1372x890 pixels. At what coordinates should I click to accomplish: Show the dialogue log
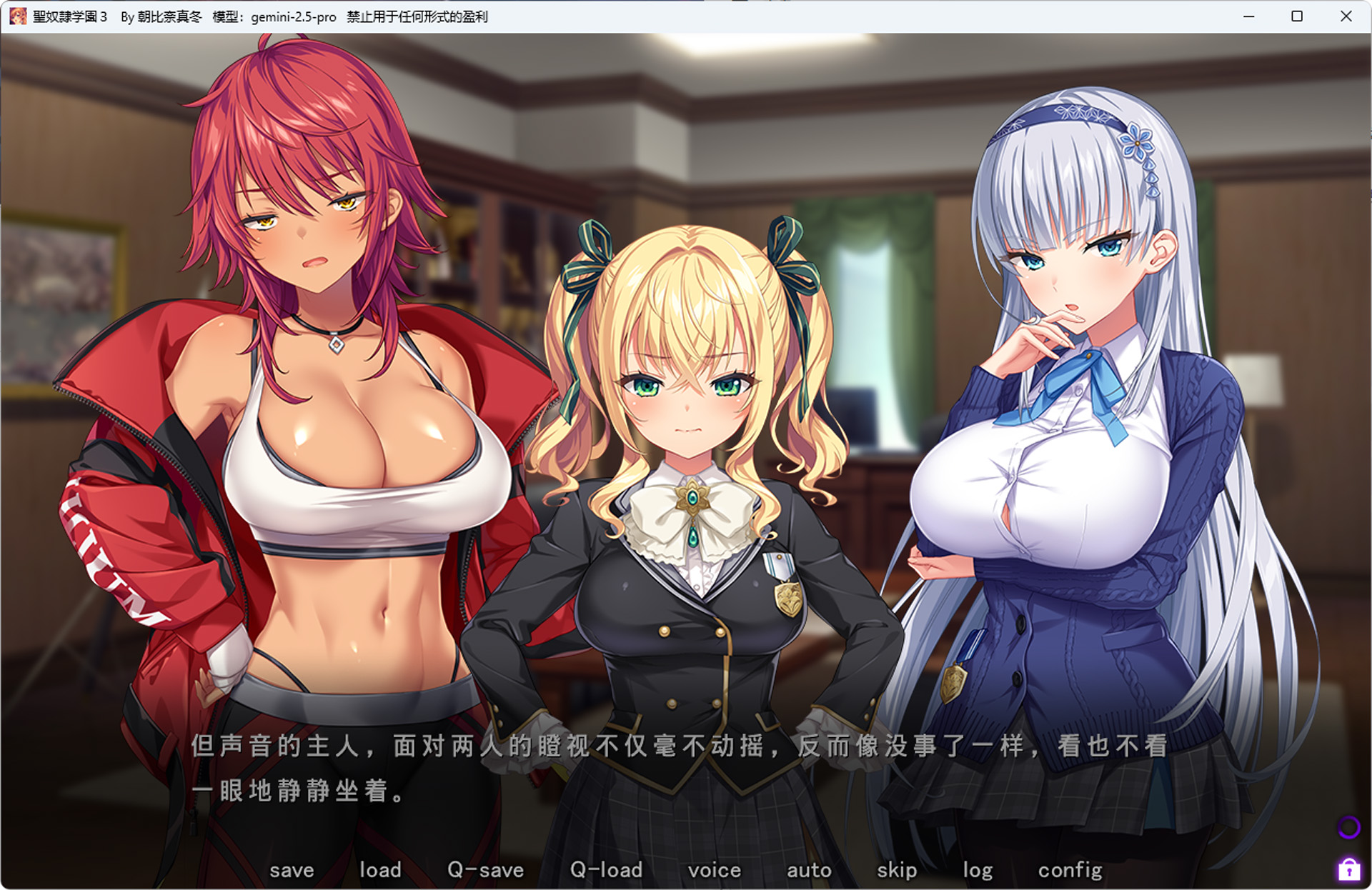click(978, 869)
